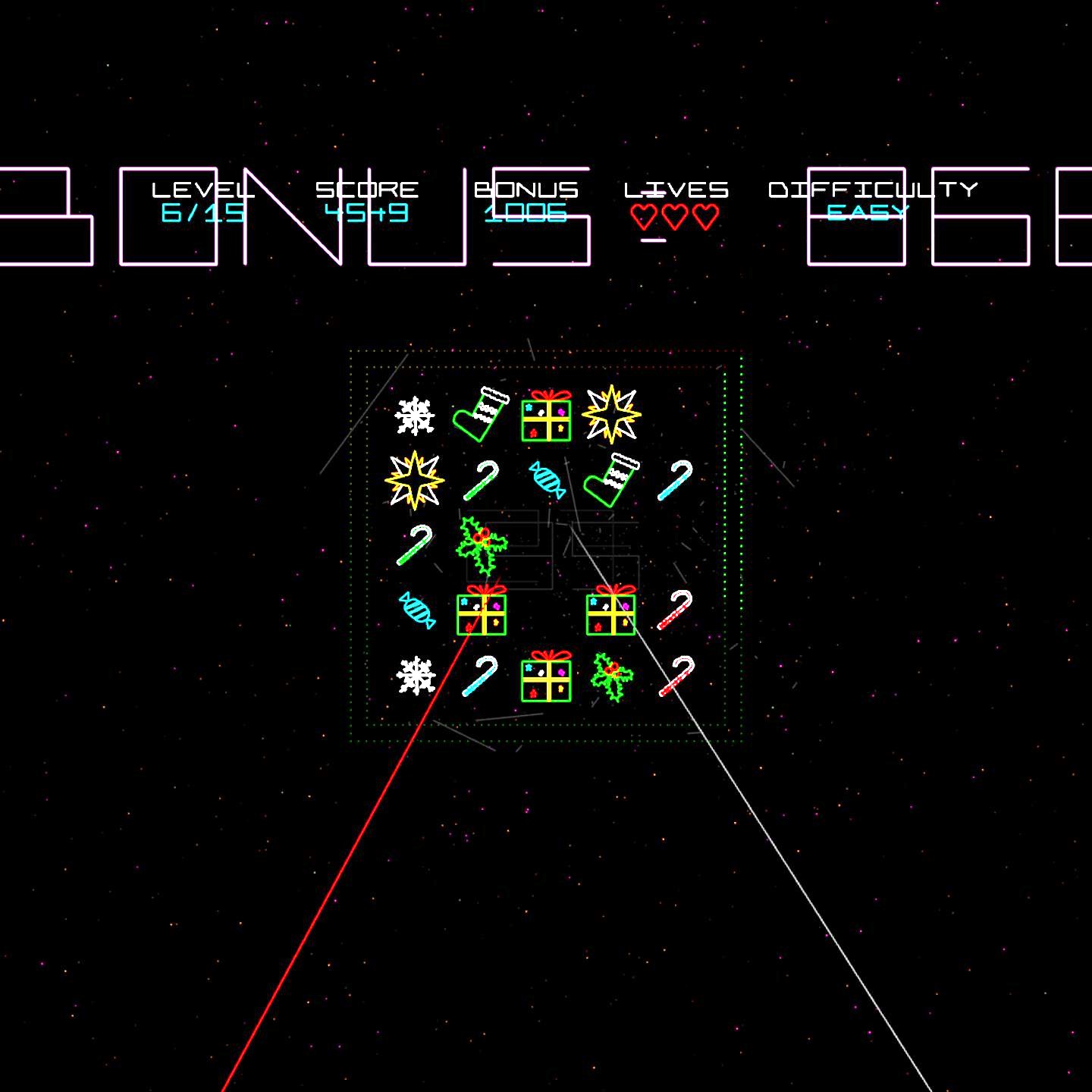Pick the stocking tile next to the snowflake
1092x1092 pixels.
(x=481, y=415)
